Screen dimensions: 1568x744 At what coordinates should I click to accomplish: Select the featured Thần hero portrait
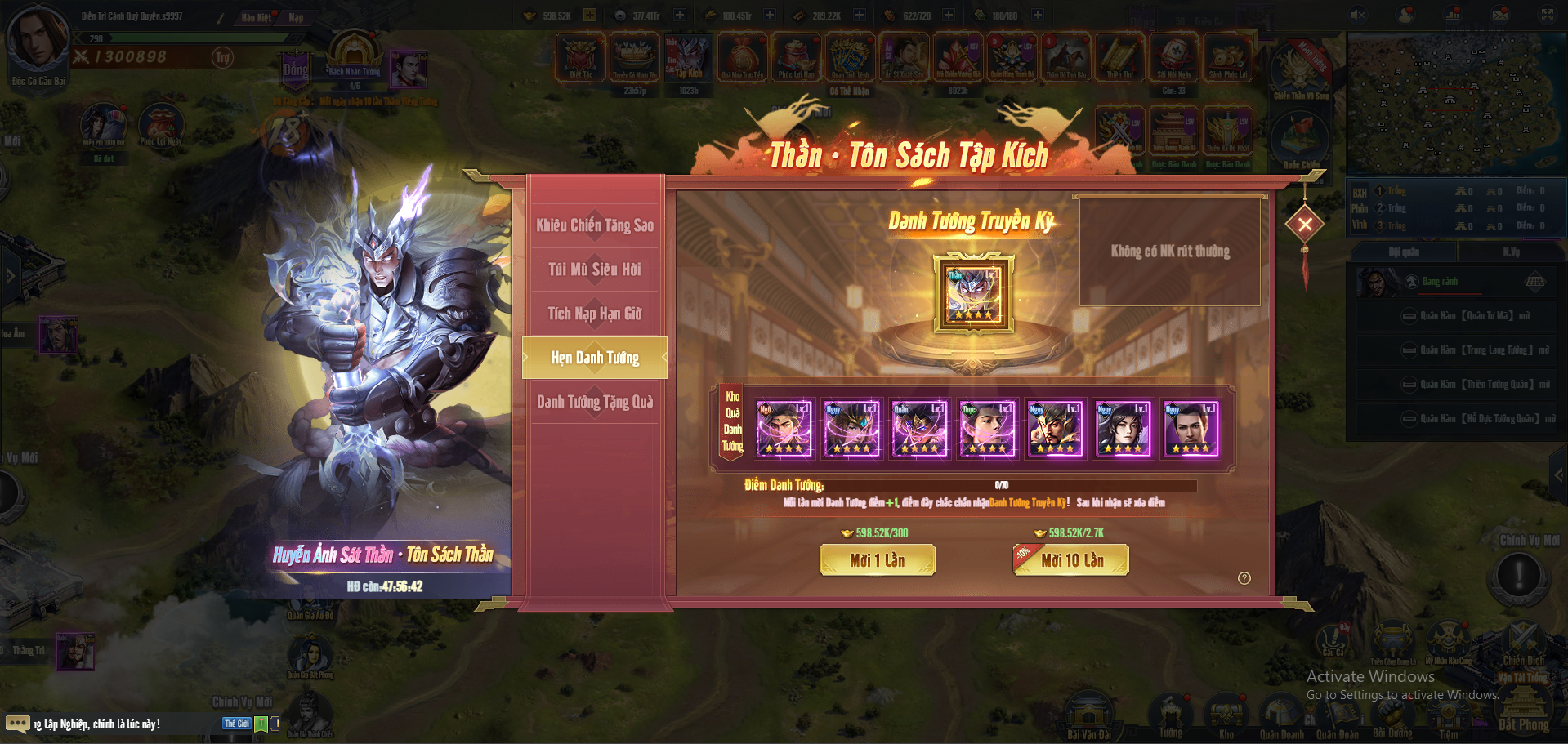[973, 294]
